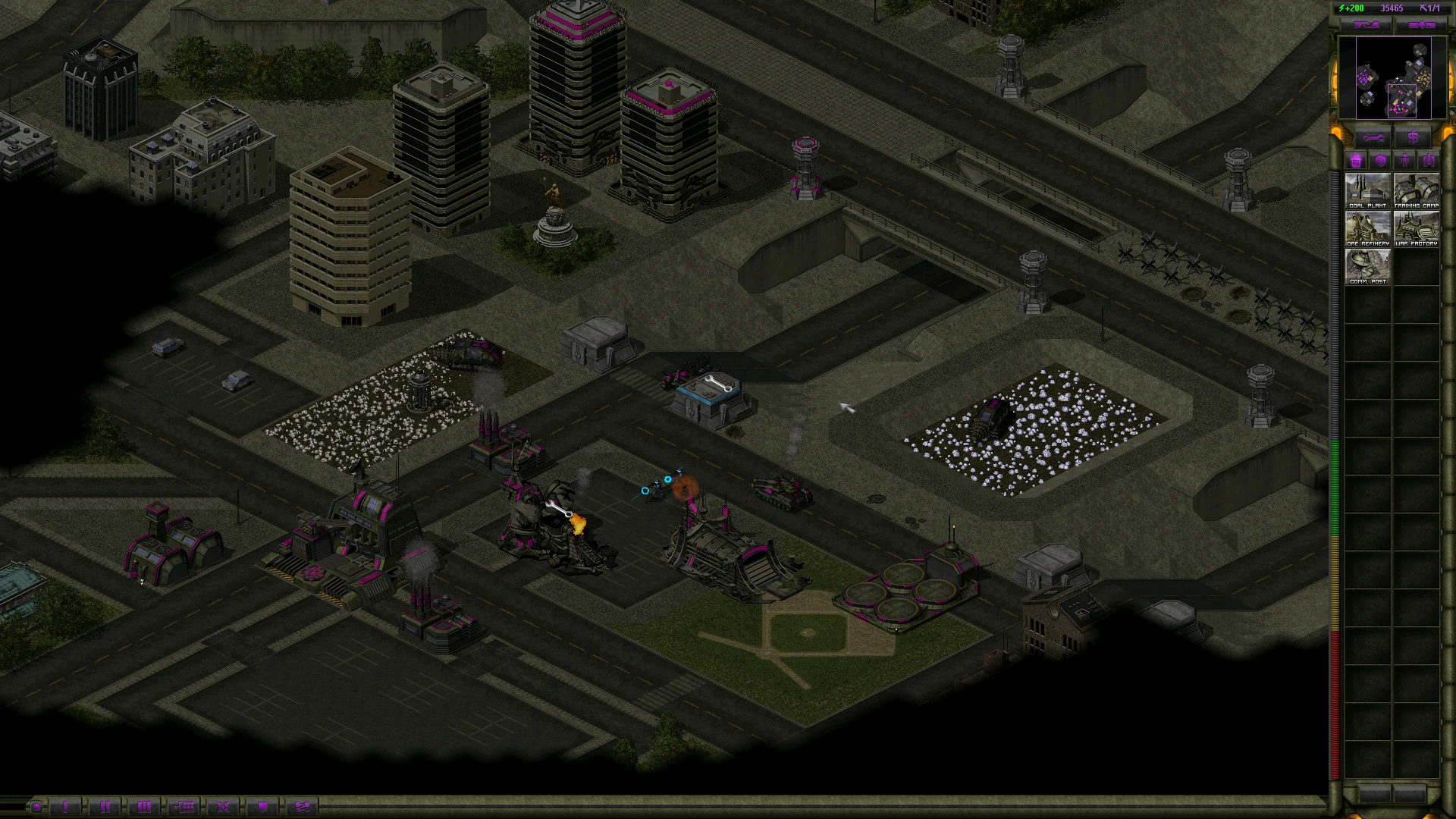
Task: Show the infantry production tab
Action: click(x=1404, y=161)
